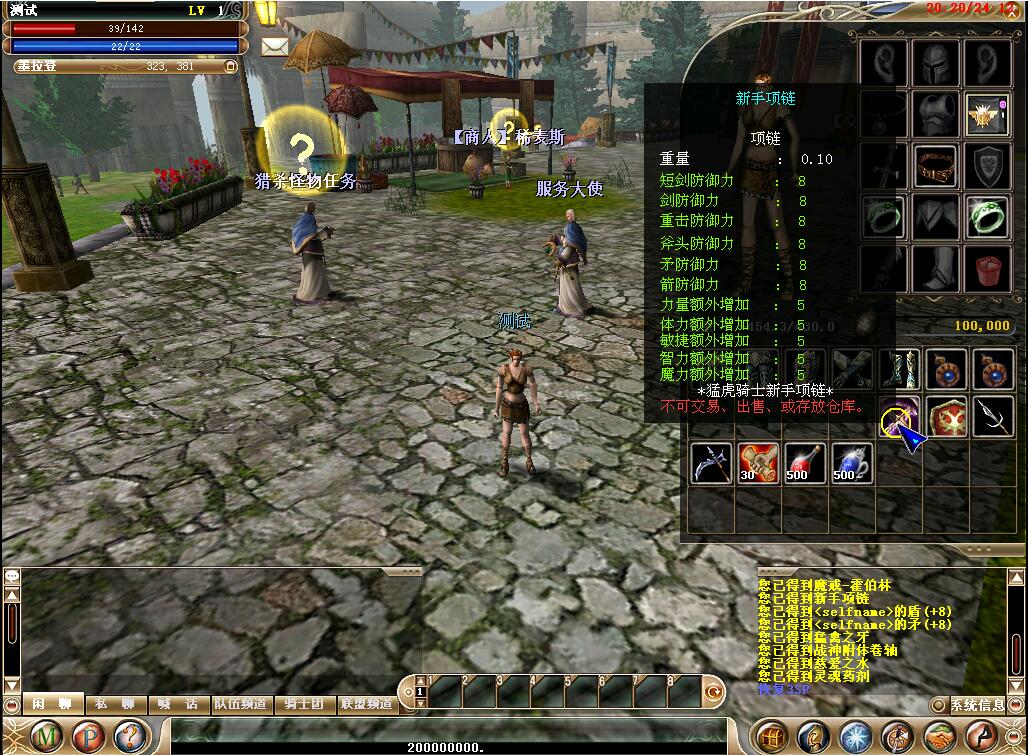Viewport: 1028px width, 755px height.
Task: Open the mail envelope icon
Action: point(275,46)
